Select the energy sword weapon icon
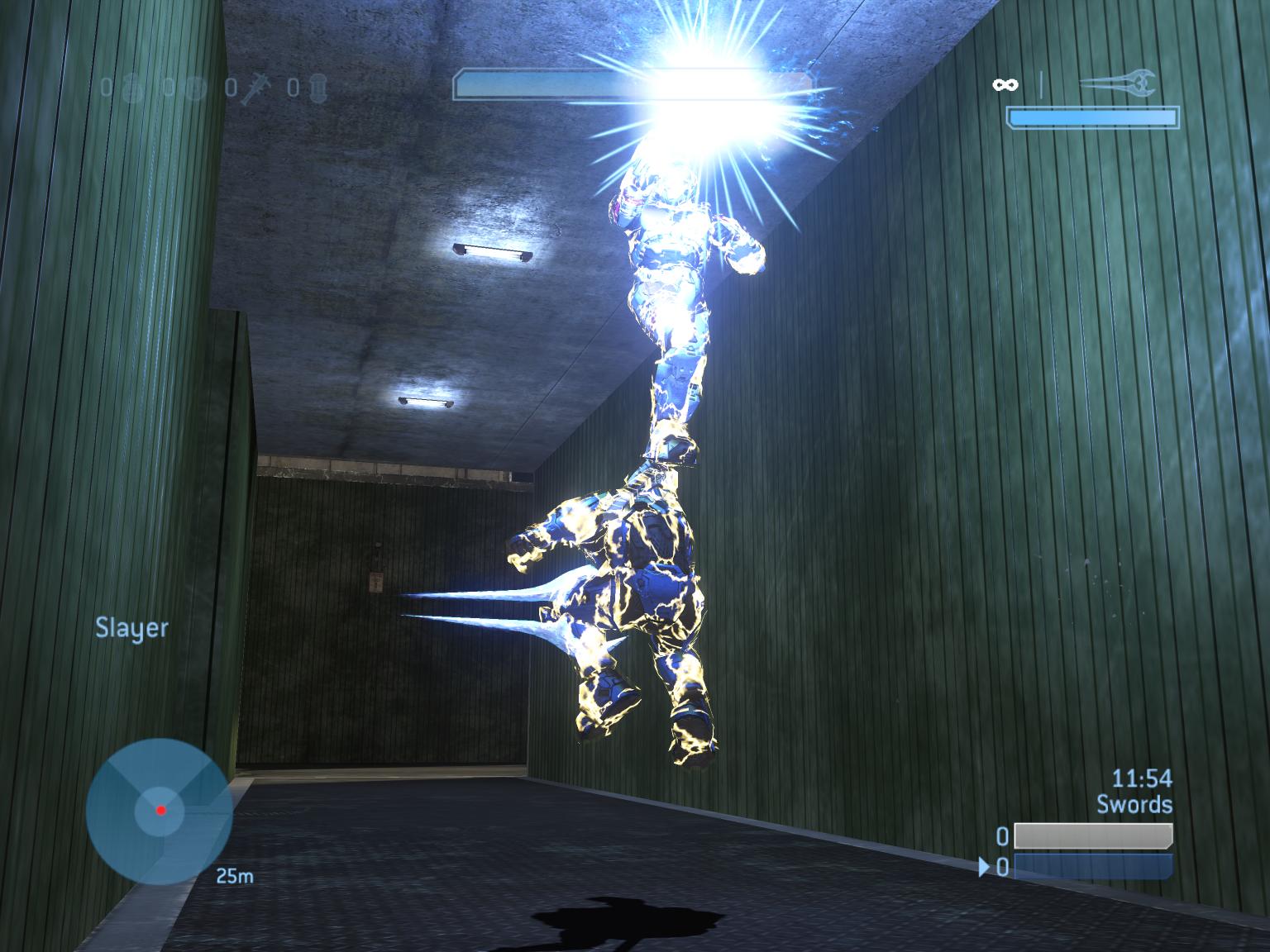Image resolution: width=1270 pixels, height=952 pixels. click(1118, 83)
